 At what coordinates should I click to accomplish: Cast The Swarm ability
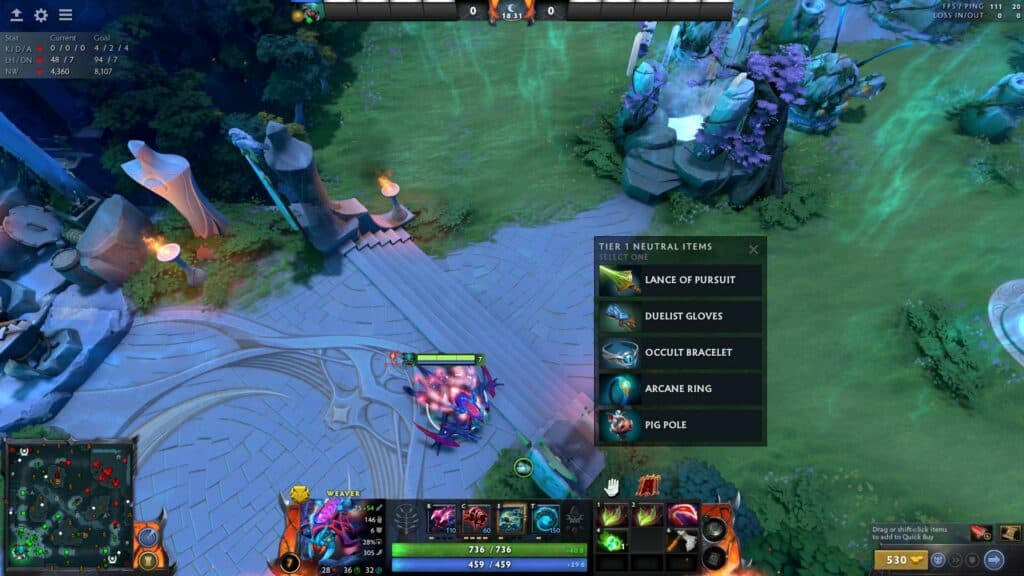click(442, 518)
